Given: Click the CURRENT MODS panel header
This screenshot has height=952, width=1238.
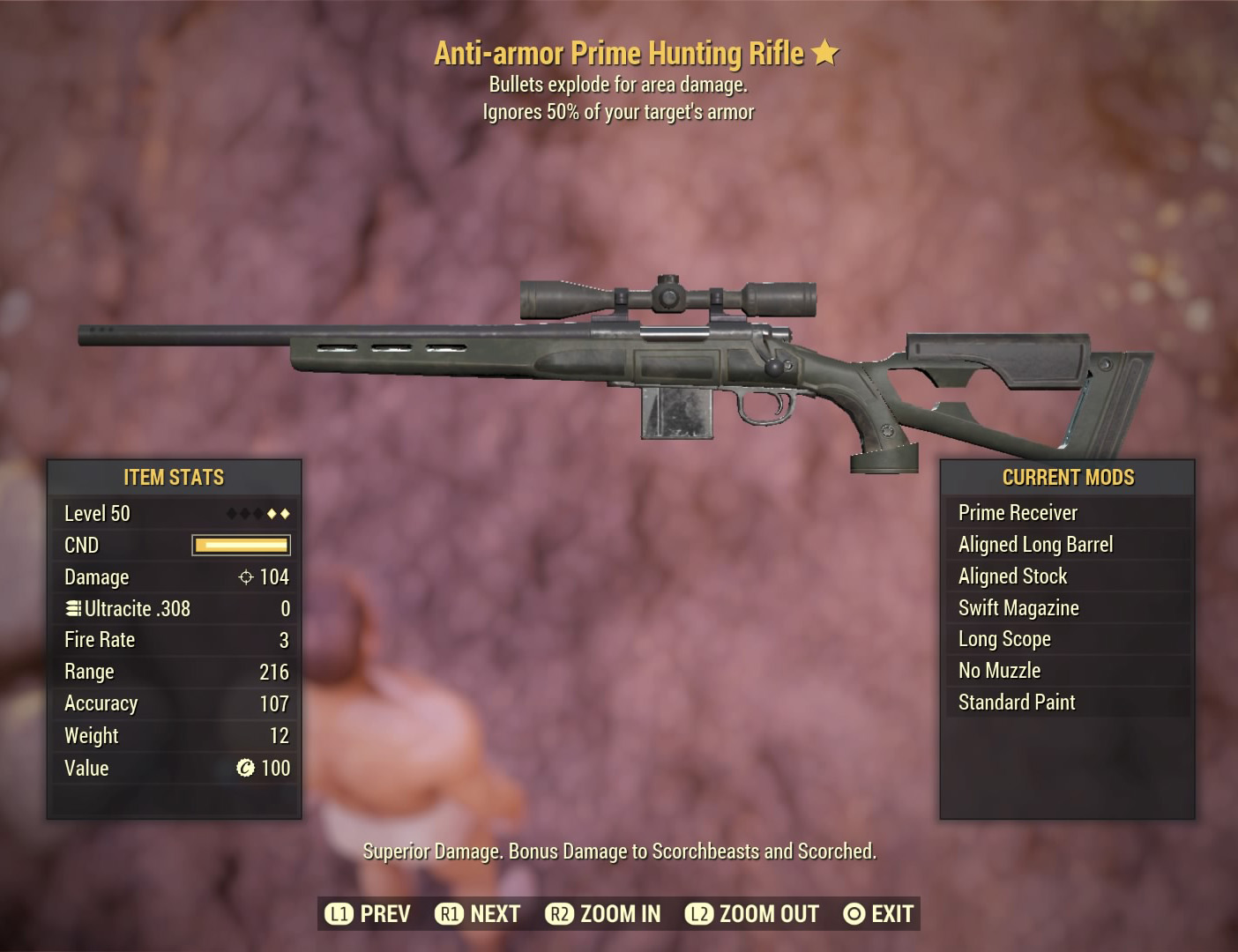Looking at the screenshot, I should click(x=1067, y=477).
